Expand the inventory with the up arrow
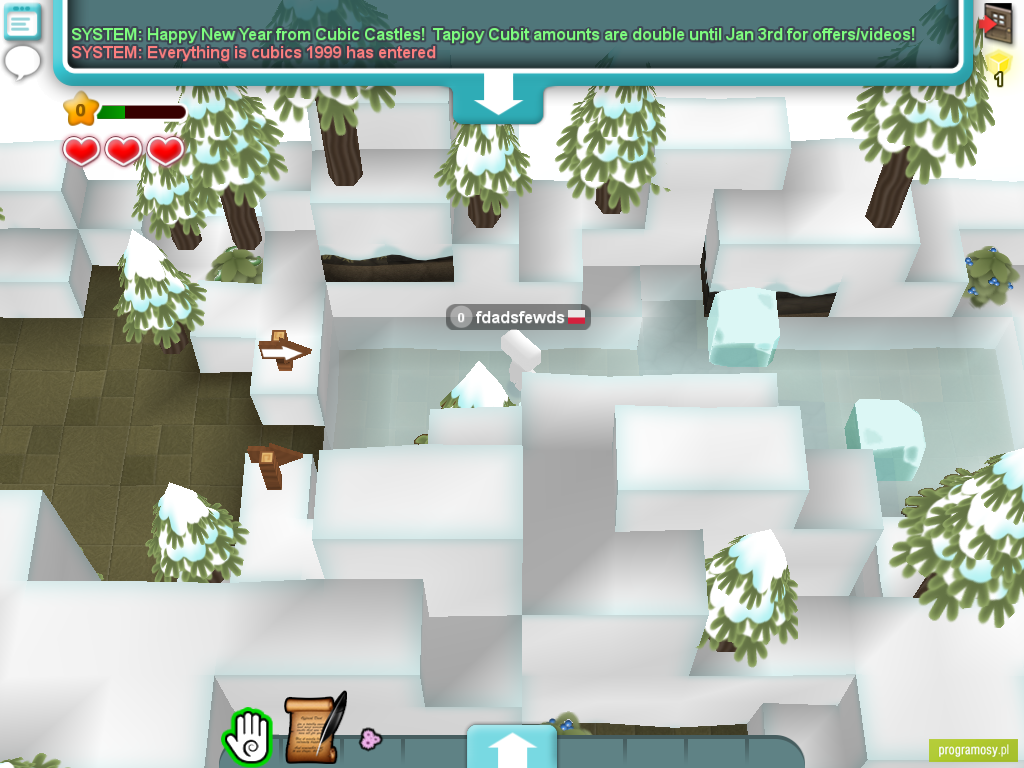Viewport: 1024px width, 768px height. 511,748
